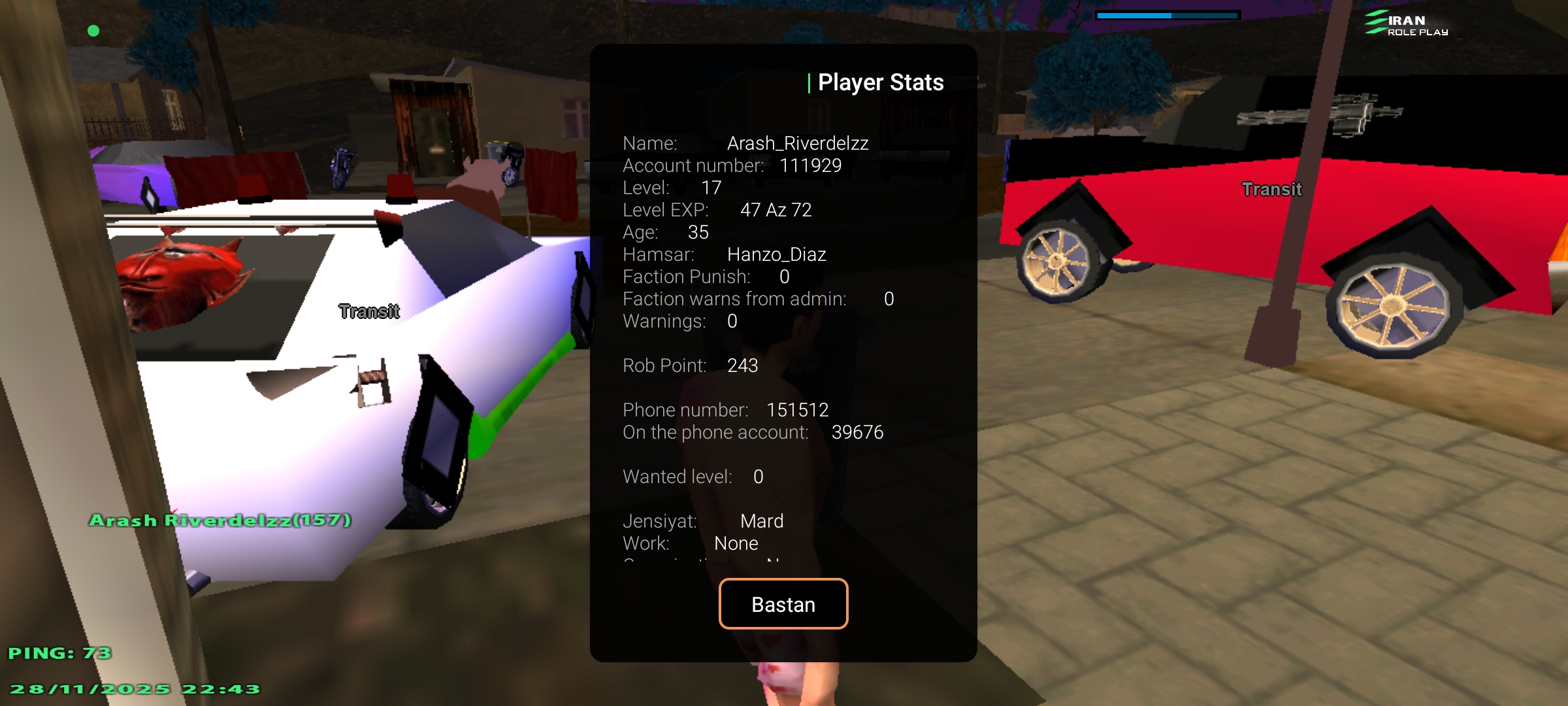Click the Work: None stat row
The height and width of the screenshot is (706, 1568).
689,543
